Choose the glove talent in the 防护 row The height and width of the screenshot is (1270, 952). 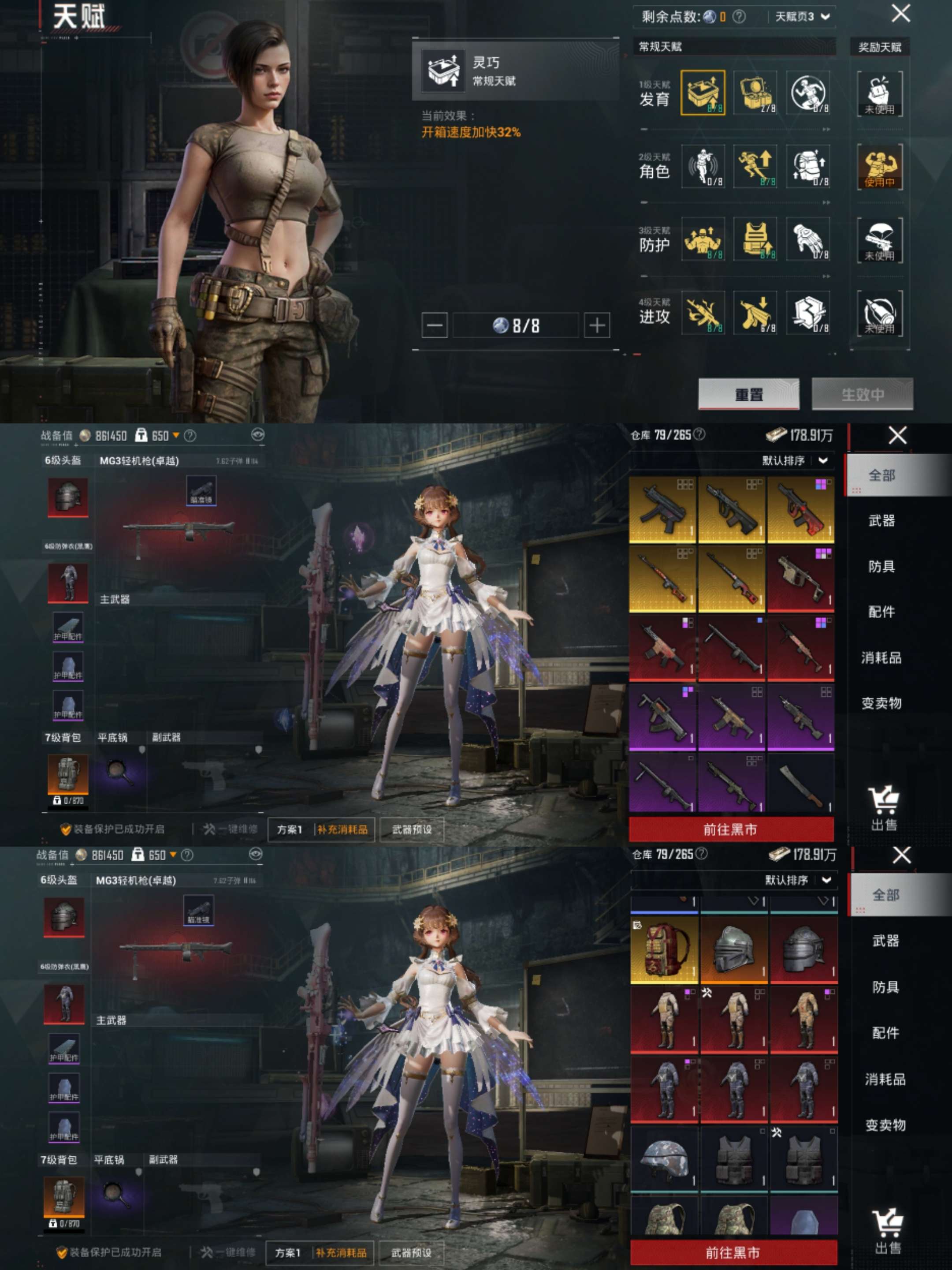point(807,239)
